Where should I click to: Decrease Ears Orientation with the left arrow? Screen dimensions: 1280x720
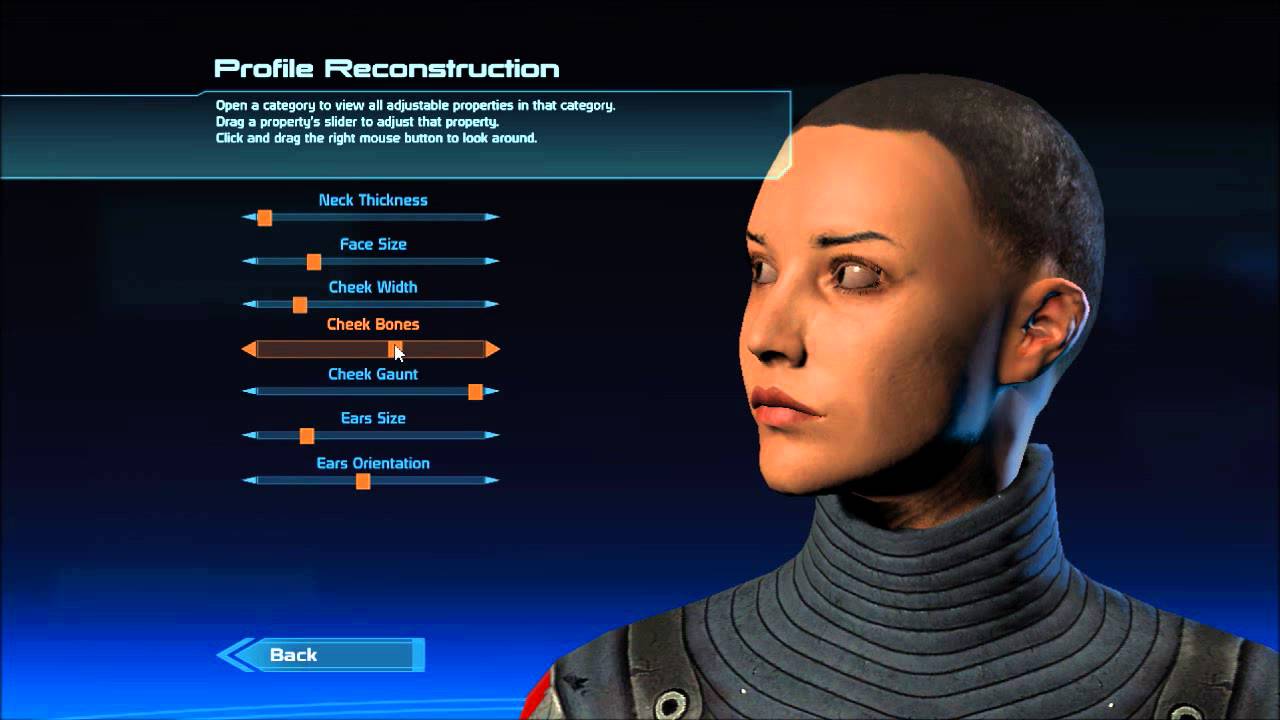(x=249, y=481)
